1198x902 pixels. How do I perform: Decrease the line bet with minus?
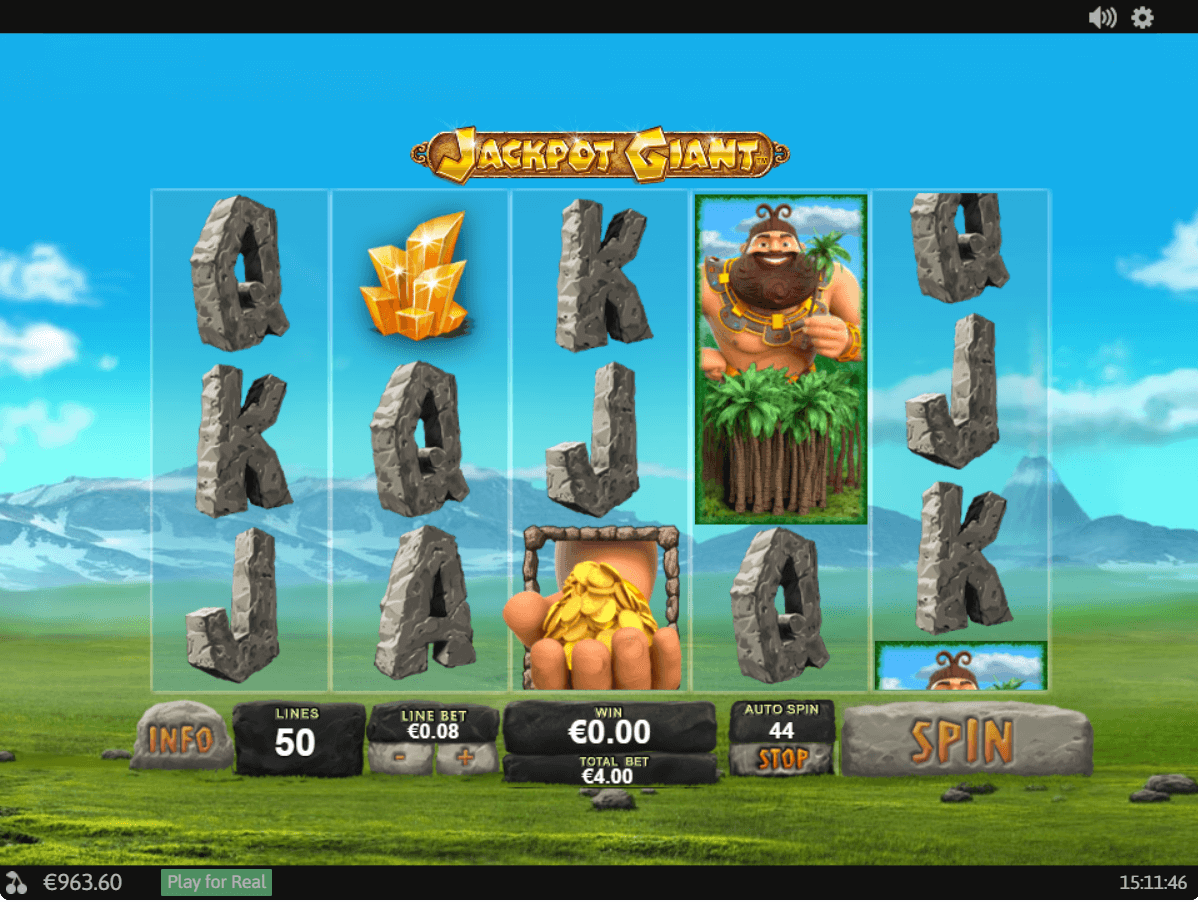400,758
